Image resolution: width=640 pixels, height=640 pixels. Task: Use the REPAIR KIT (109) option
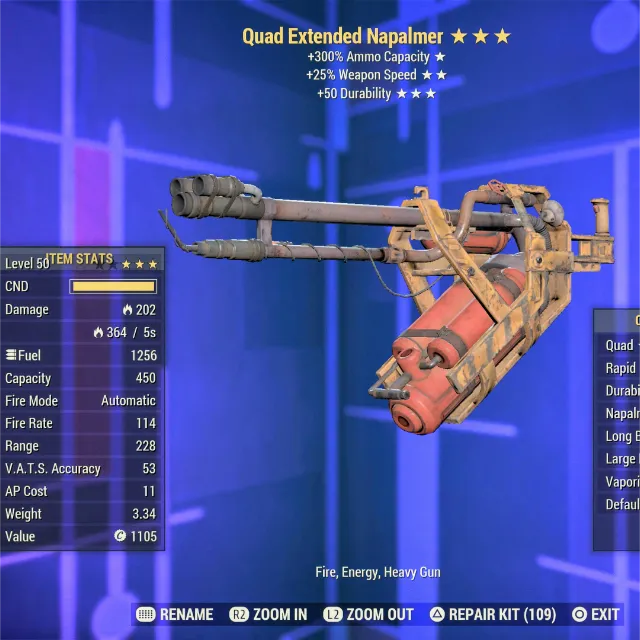(492, 614)
